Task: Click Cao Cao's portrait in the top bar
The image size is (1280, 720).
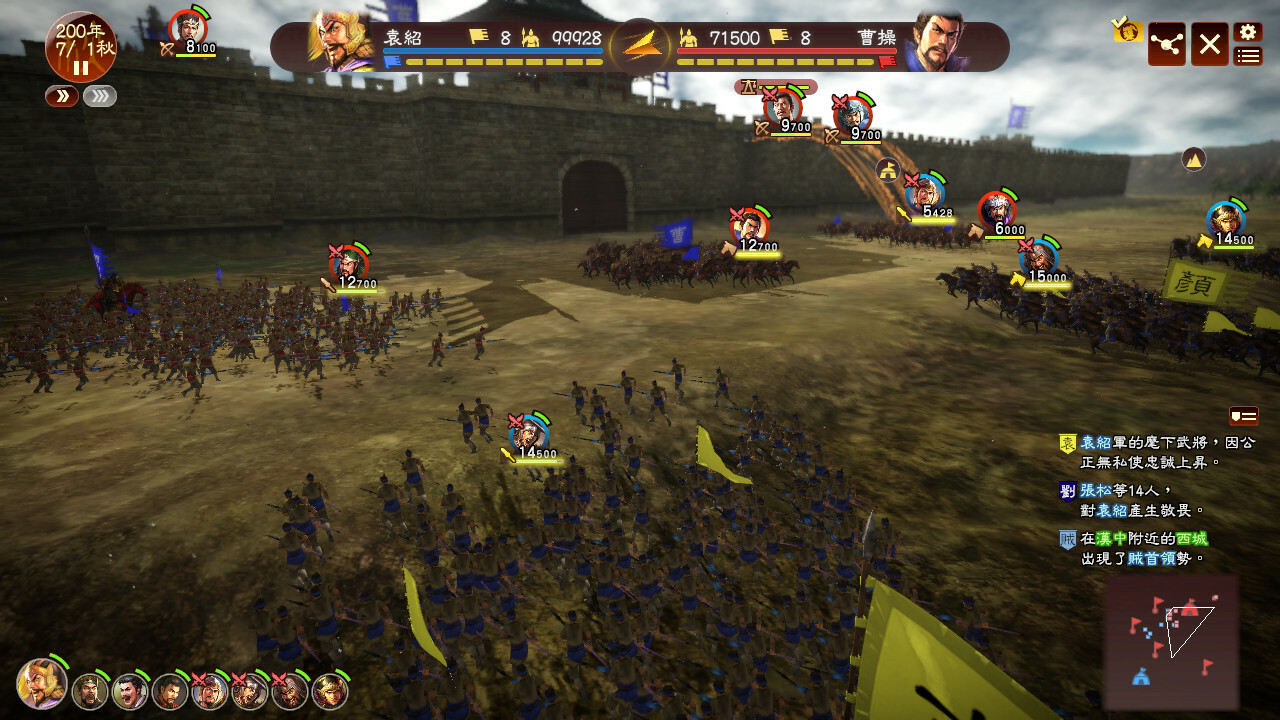Action: tap(936, 43)
